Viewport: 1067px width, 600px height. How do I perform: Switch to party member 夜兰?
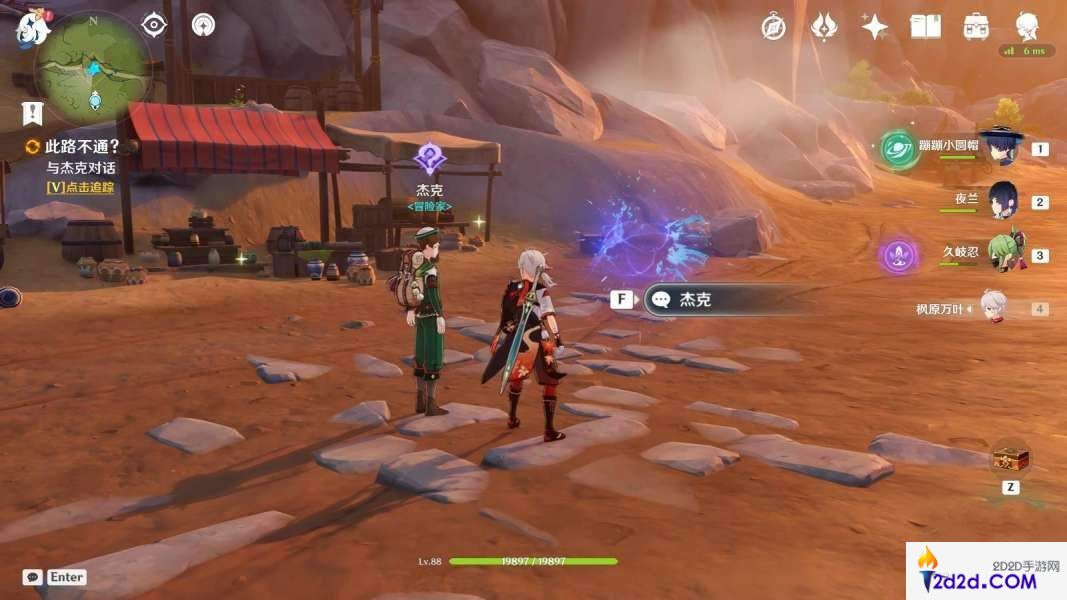[x=1003, y=201]
